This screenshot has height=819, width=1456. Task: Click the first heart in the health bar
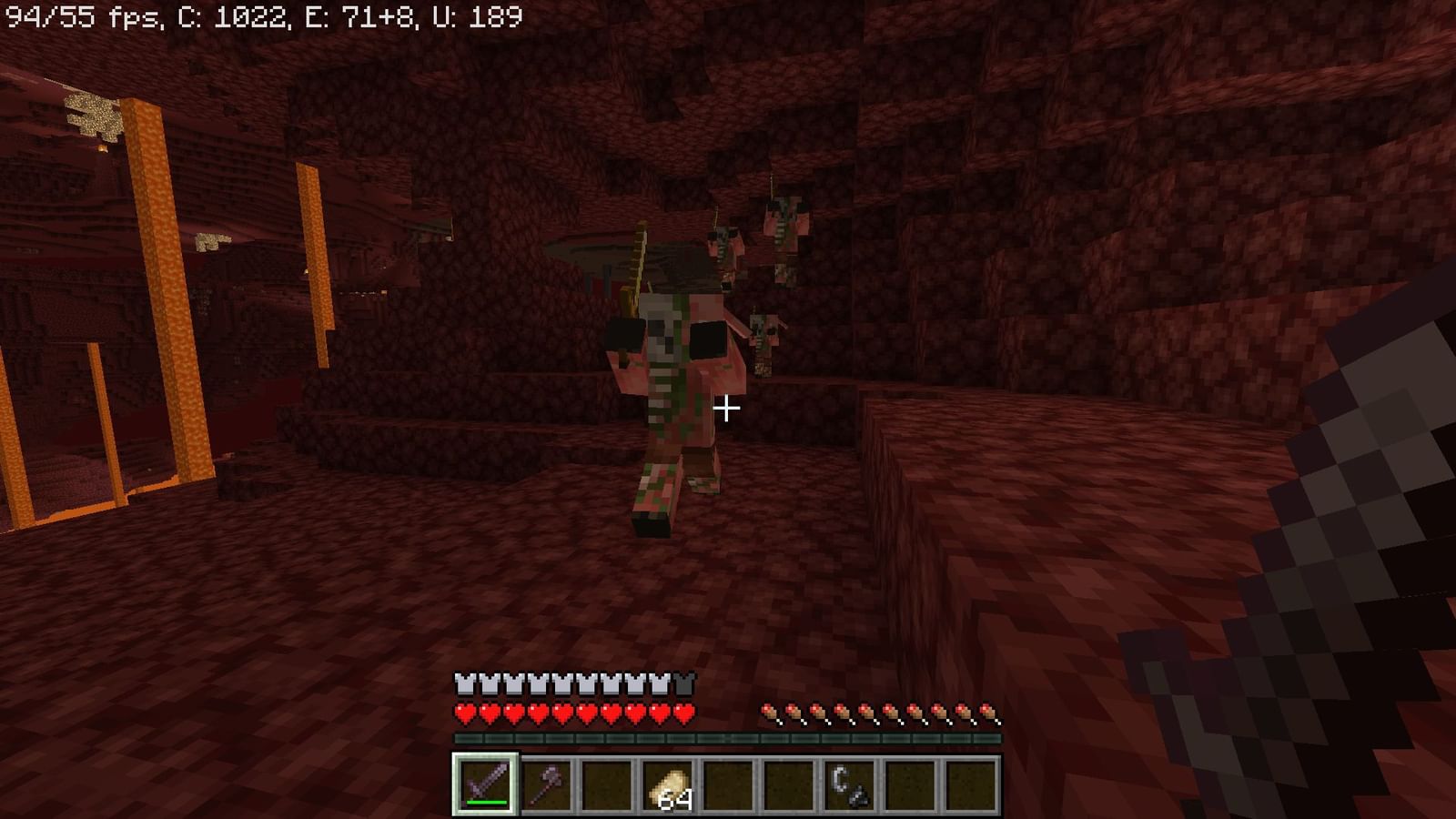tap(465, 713)
